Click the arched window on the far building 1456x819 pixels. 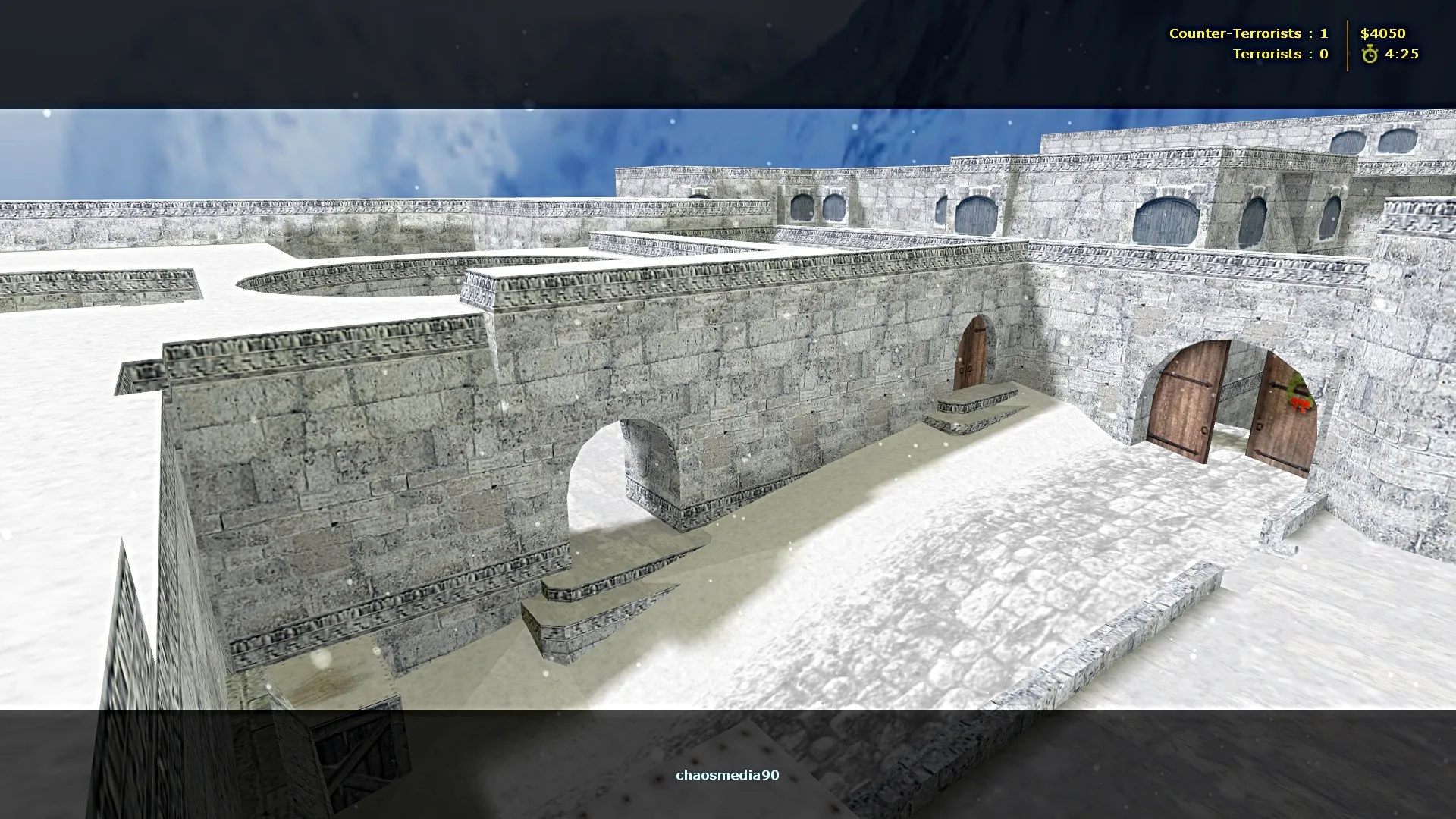point(1168,220)
